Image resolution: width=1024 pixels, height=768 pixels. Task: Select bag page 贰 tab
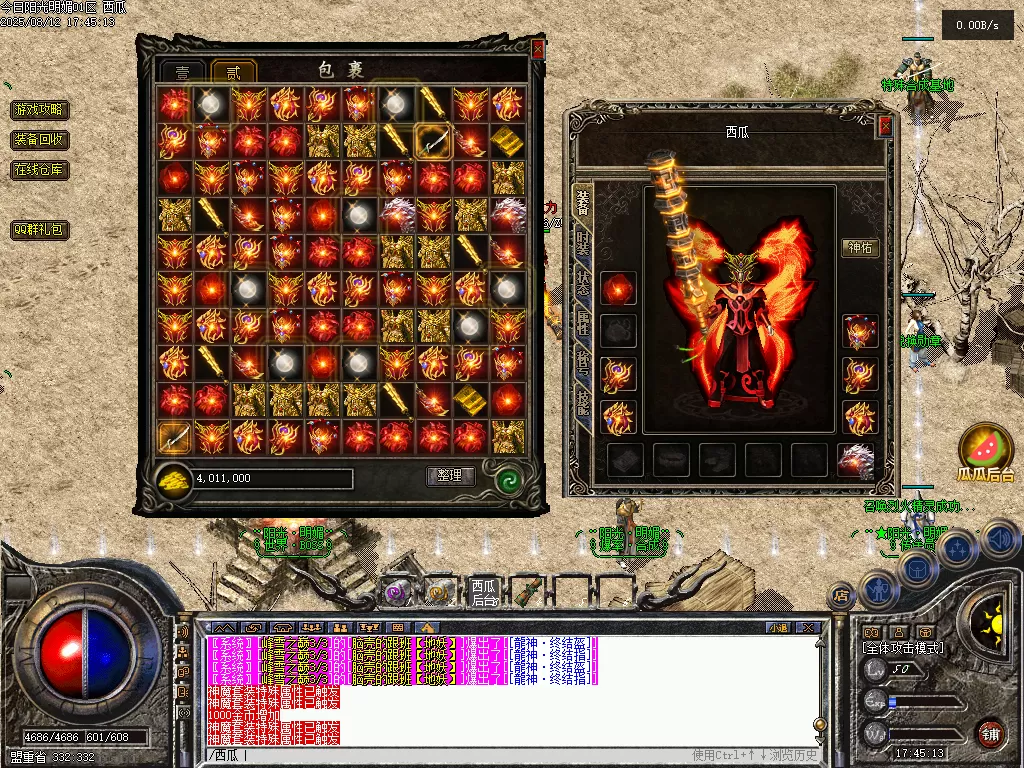pyautogui.click(x=234, y=72)
